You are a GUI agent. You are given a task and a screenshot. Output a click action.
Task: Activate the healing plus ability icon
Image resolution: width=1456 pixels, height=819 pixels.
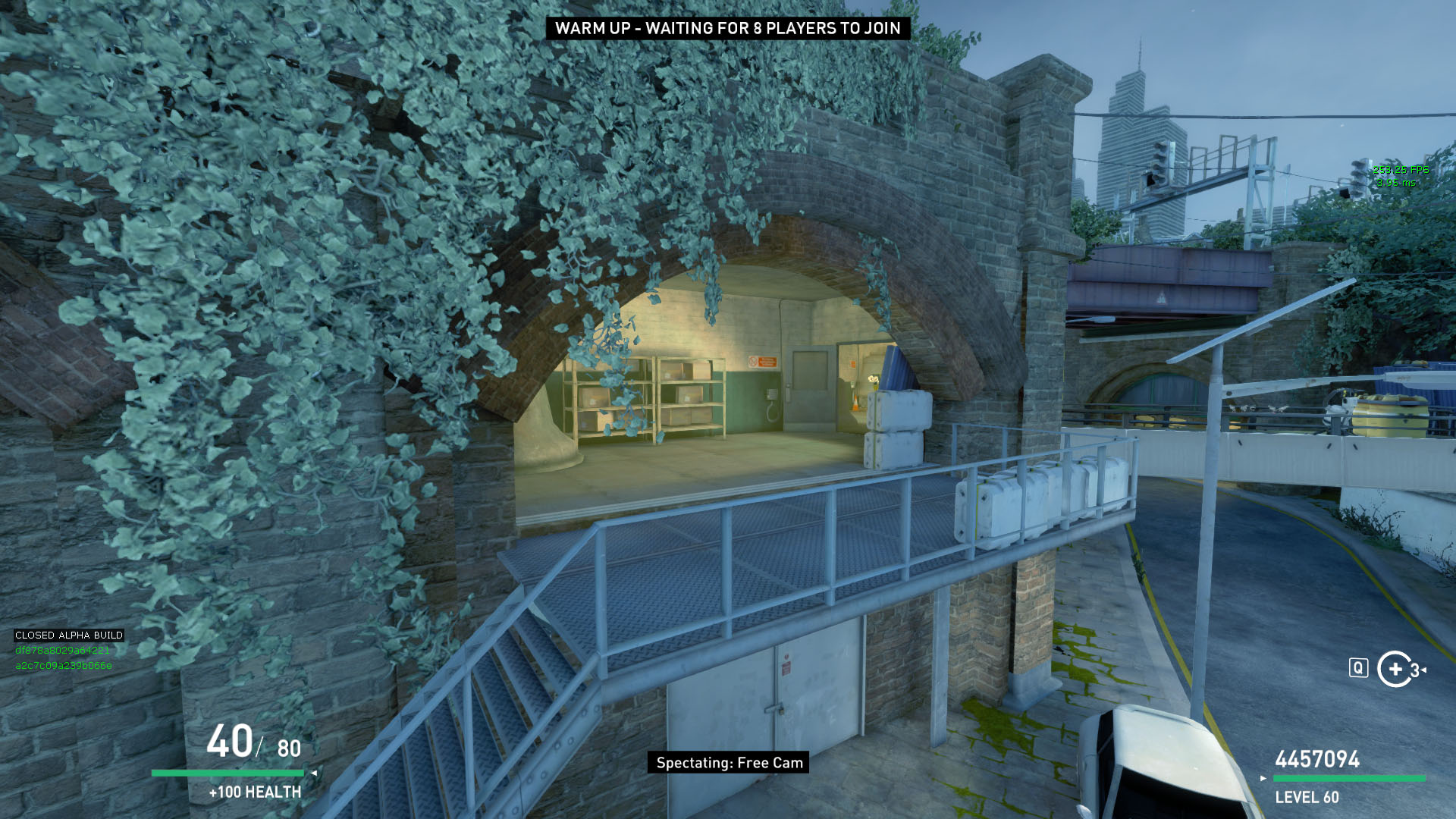pyautogui.click(x=1395, y=669)
